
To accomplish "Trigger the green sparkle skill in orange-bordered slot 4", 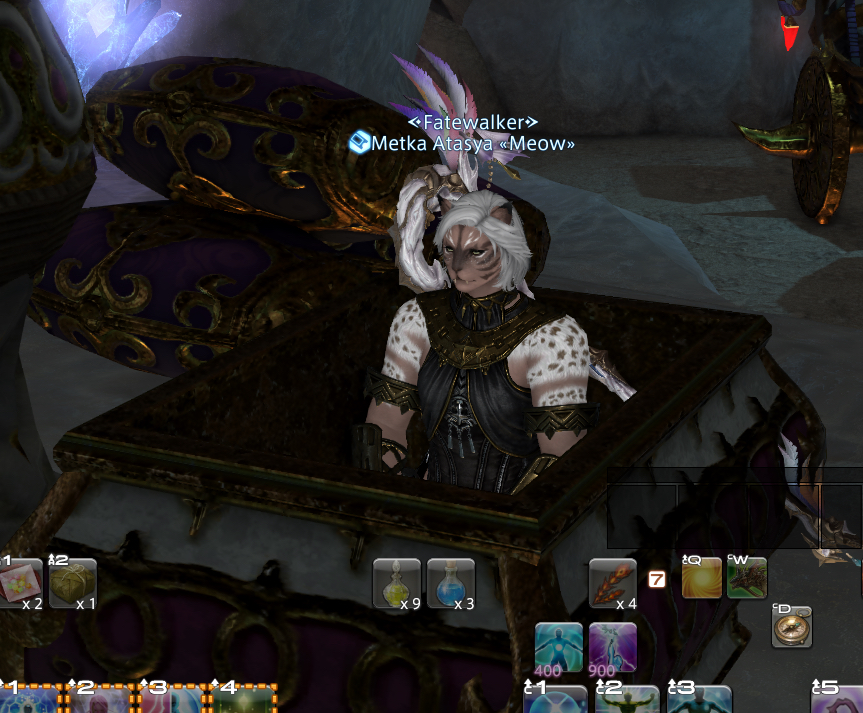I will (244, 699).
